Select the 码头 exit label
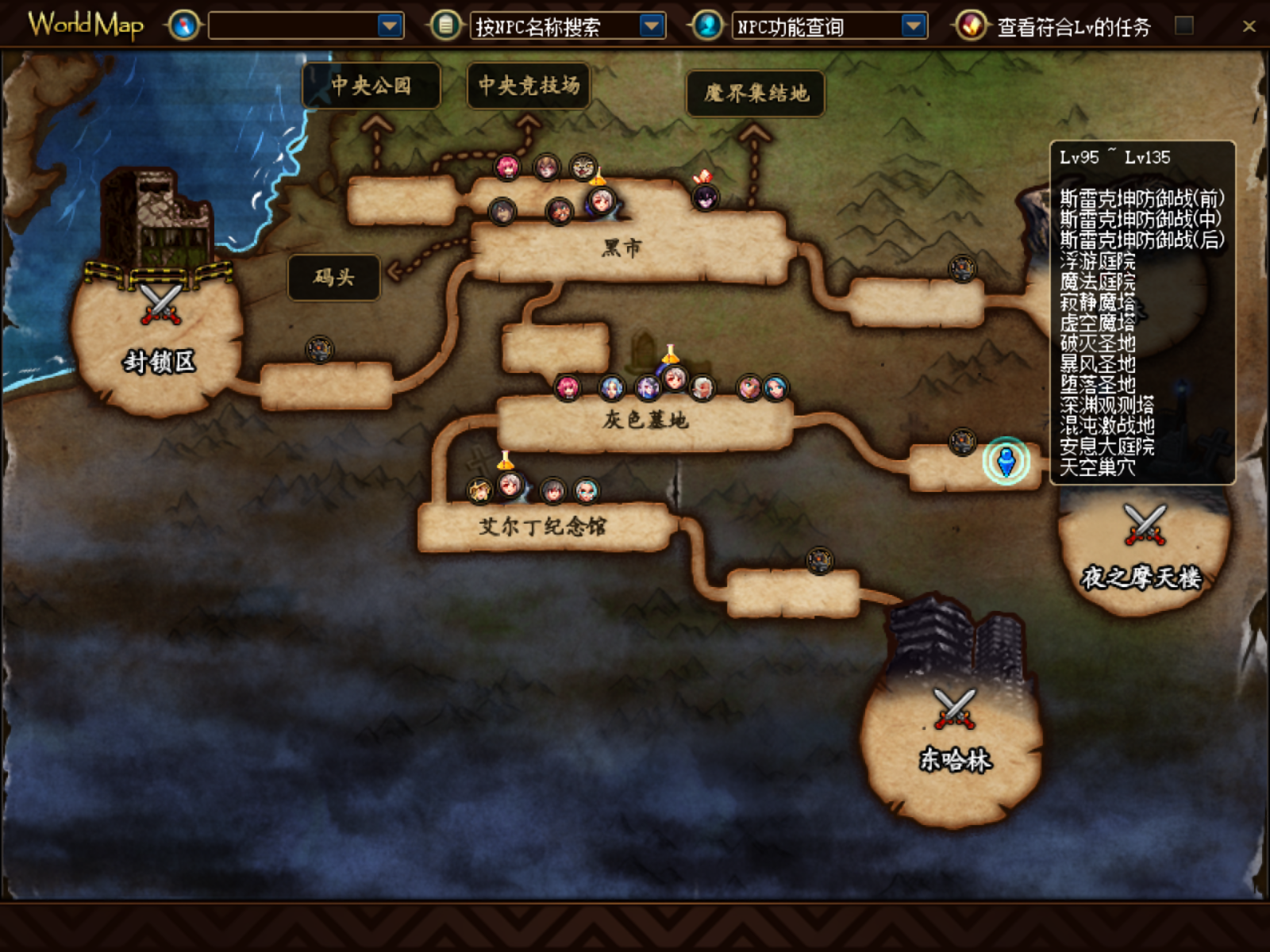The width and height of the screenshot is (1270, 952). point(333,278)
